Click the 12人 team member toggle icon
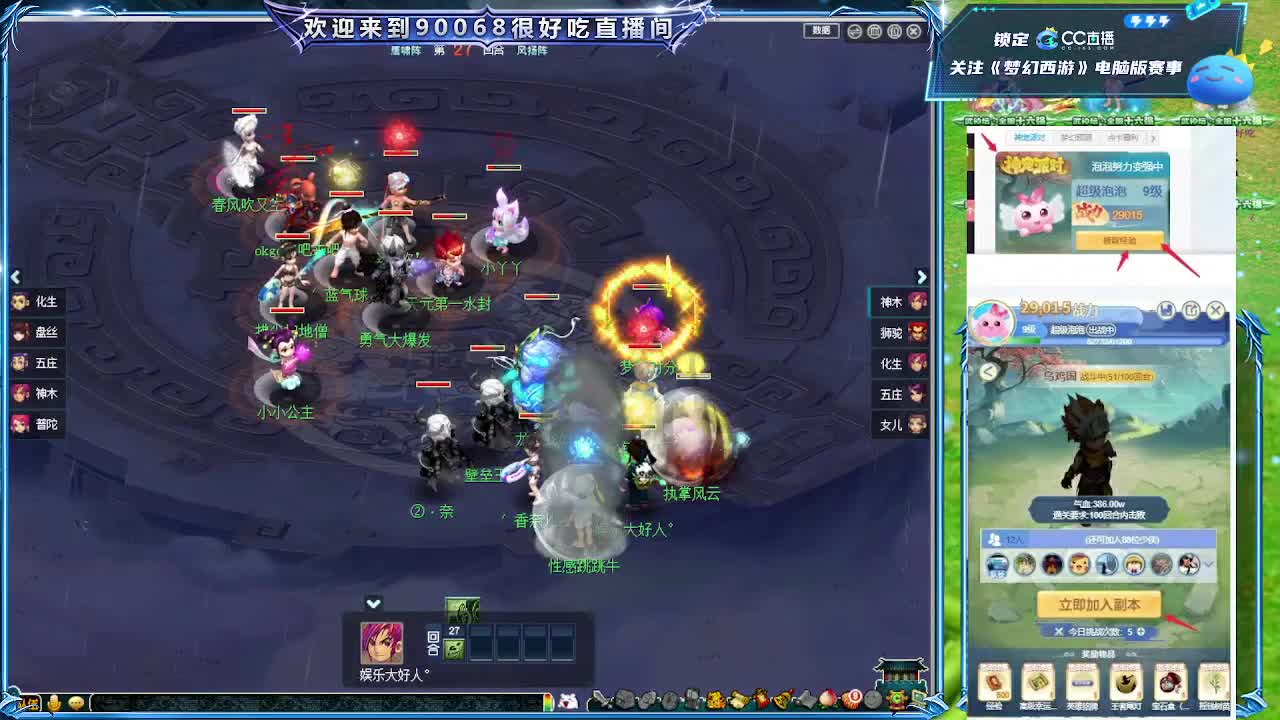This screenshot has height=720, width=1280. pos(995,540)
